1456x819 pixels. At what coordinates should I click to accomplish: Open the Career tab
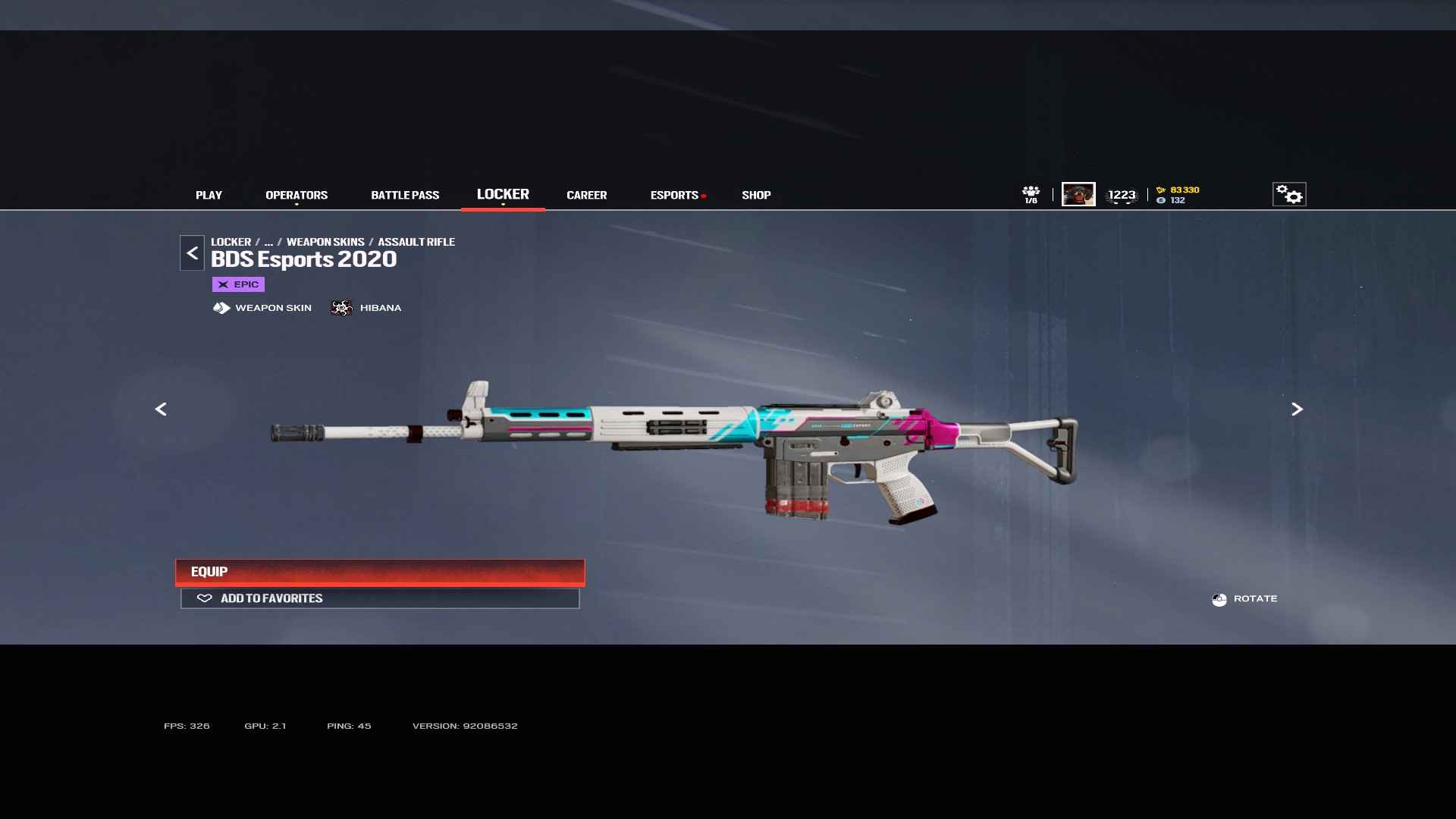pos(586,195)
